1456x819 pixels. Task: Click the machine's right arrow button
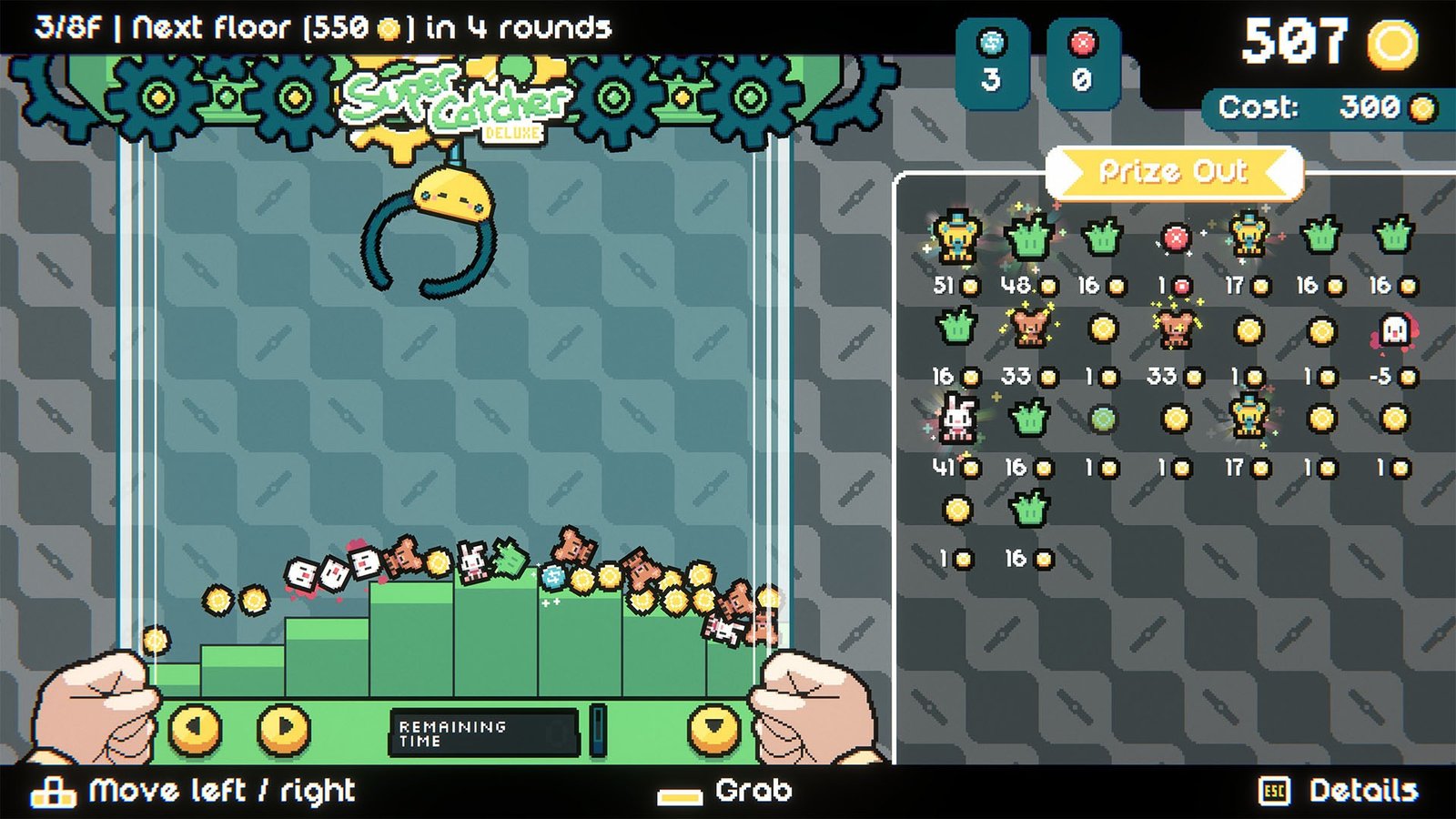coord(283,728)
